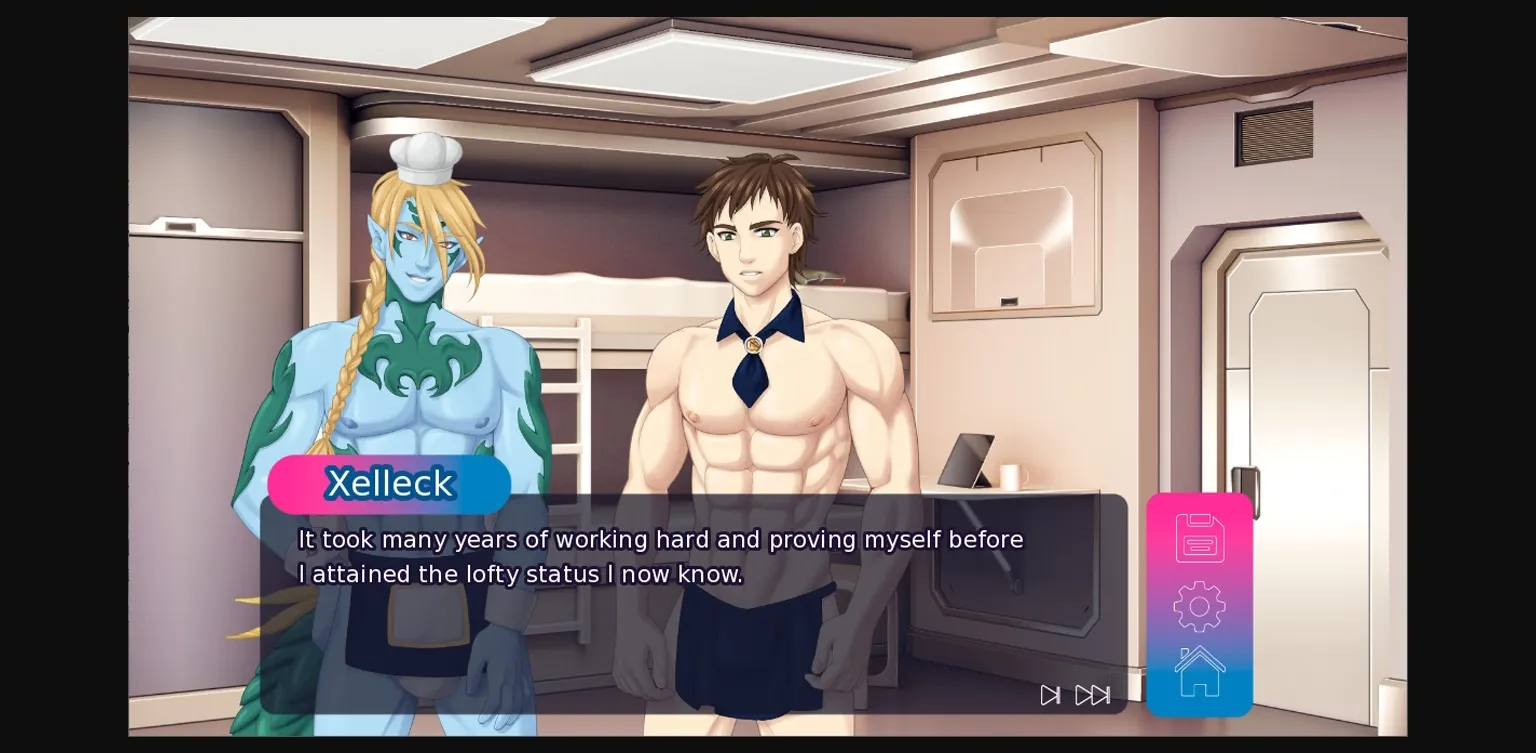Open the save menu via the floppy disk icon
Image resolution: width=1536 pixels, height=753 pixels.
[x=1198, y=537]
